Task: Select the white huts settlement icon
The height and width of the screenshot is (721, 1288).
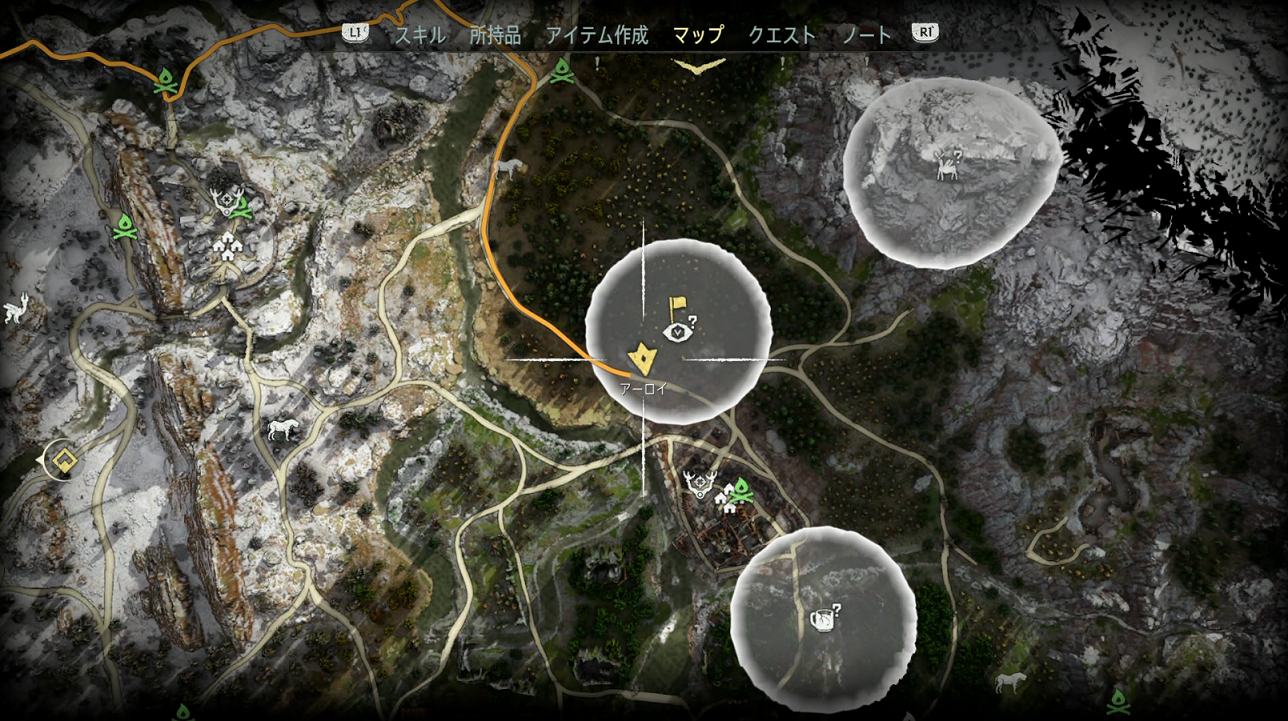Action: (726, 500)
